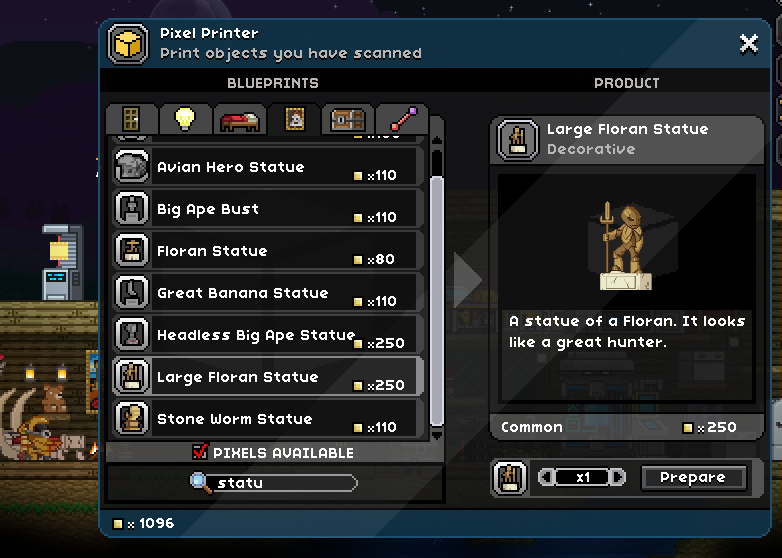Image resolution: width=782 pixels, height=558 pixels.
Task: Open the pink wand category tab
Action: pos(402,119)
